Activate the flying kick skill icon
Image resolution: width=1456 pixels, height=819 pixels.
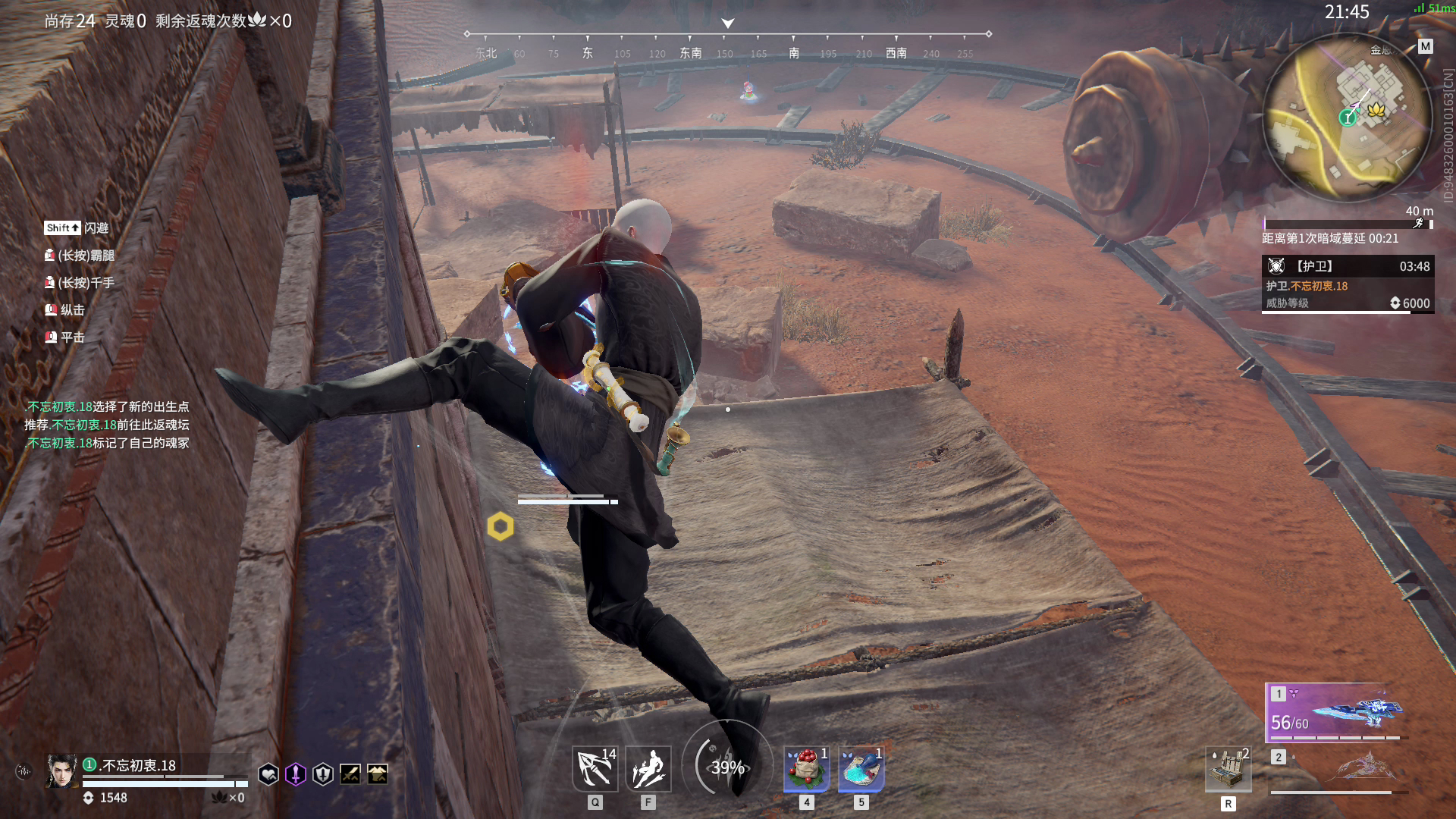[648, 769]
